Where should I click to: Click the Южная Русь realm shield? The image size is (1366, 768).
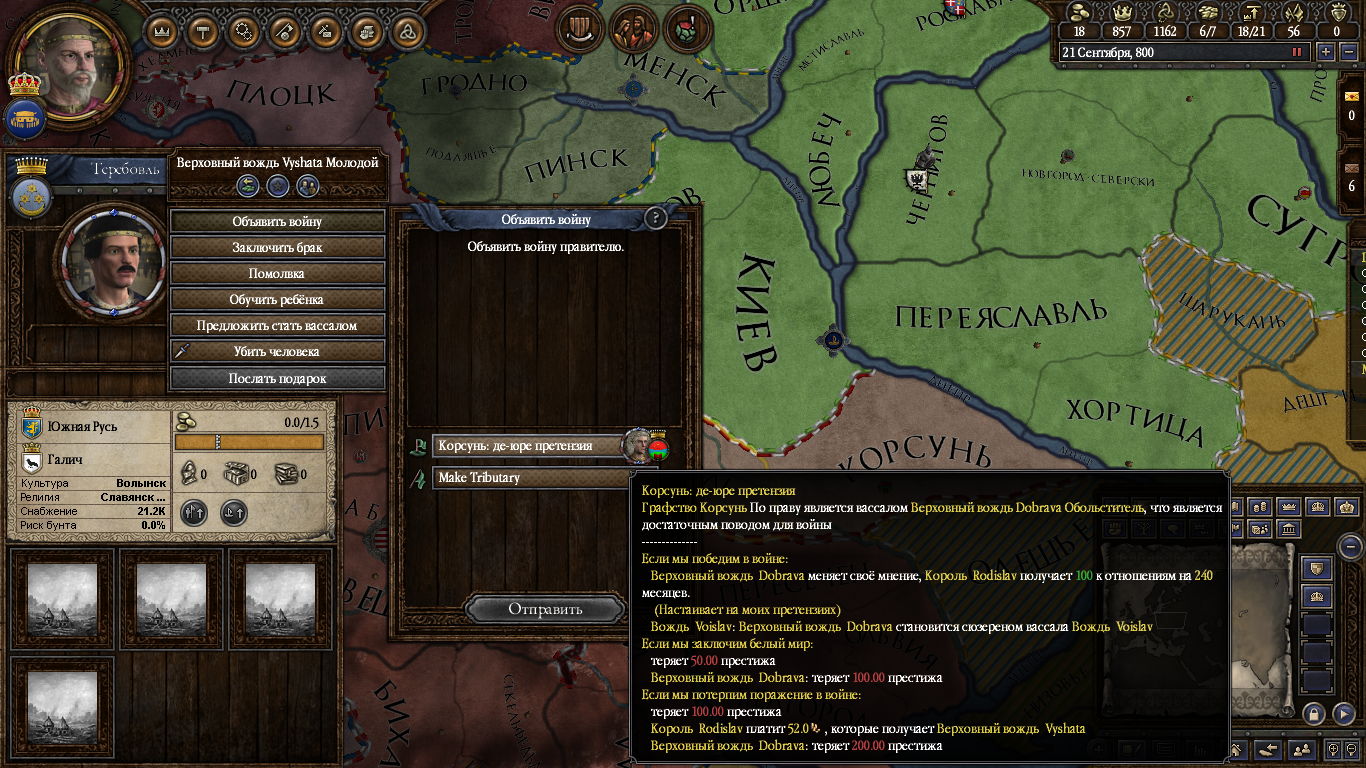pos(31,426)
